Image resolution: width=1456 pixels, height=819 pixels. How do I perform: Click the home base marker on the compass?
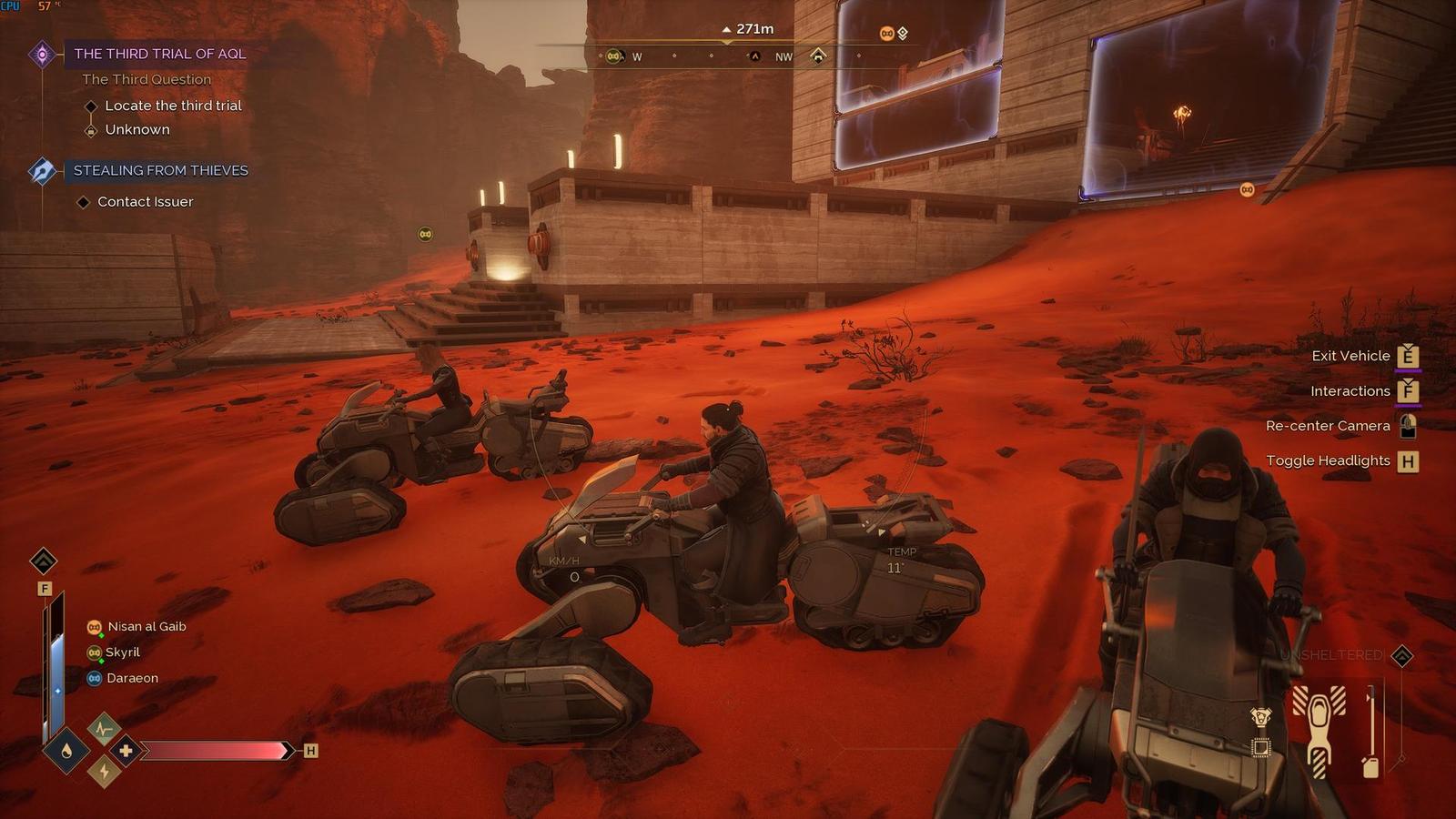click(x=818, y=56)
